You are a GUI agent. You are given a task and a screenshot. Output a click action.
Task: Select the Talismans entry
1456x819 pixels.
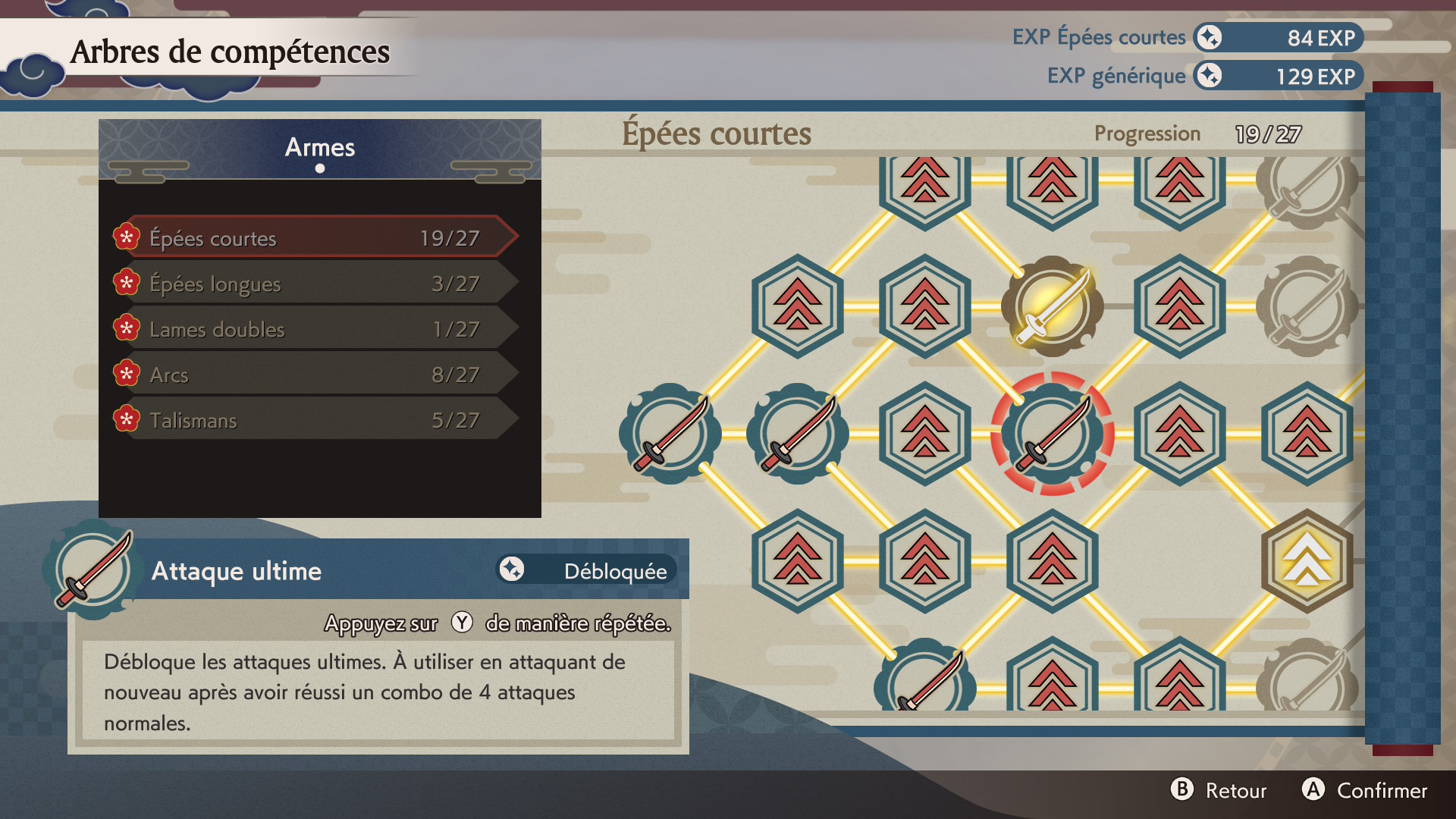click(x=315, y=420)
